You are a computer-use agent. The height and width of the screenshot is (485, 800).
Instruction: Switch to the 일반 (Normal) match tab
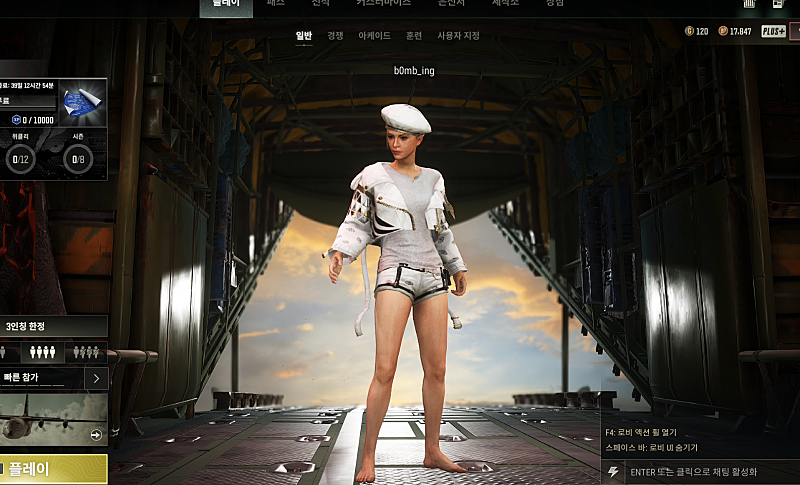click(x=304, y=36)
